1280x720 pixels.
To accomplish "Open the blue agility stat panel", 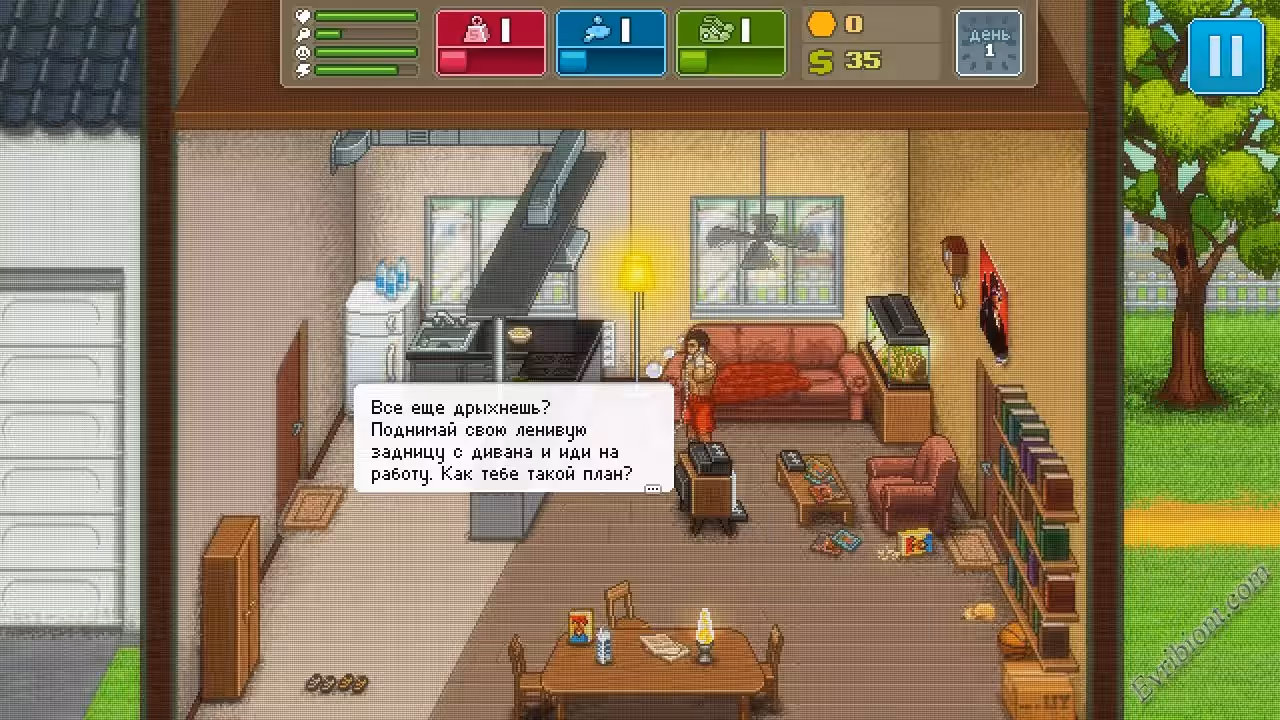I will tap(611, 43).
